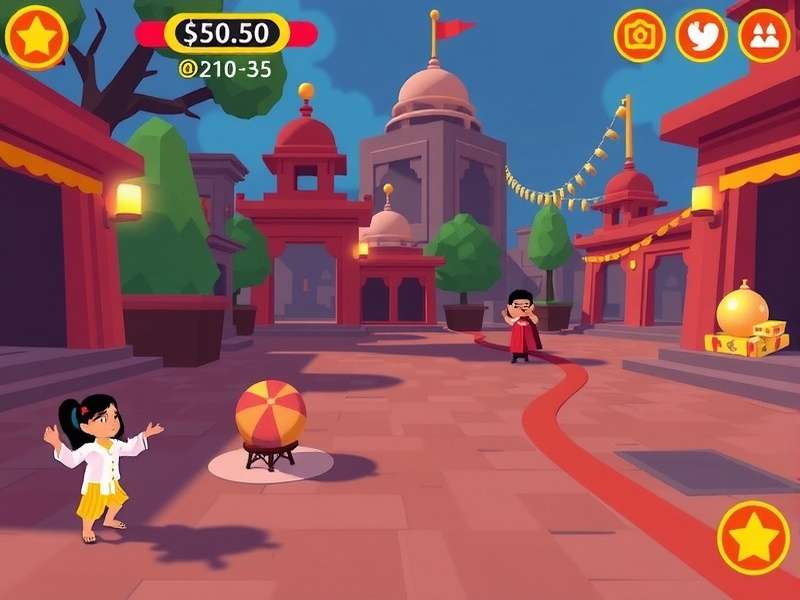Tap the star button beside the money counter
The width and height of the screenshot is (800, 600).
[37, 37]
